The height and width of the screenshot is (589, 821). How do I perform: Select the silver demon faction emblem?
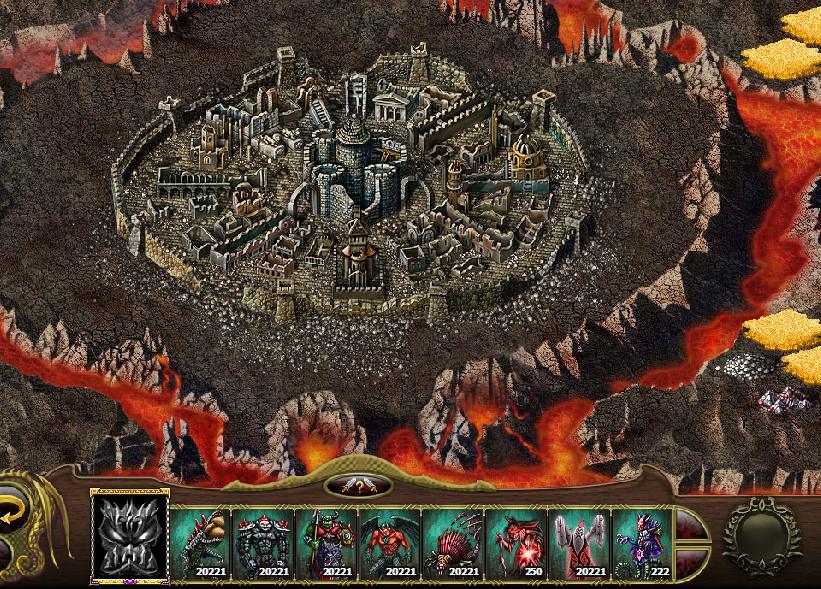point(130,536)
